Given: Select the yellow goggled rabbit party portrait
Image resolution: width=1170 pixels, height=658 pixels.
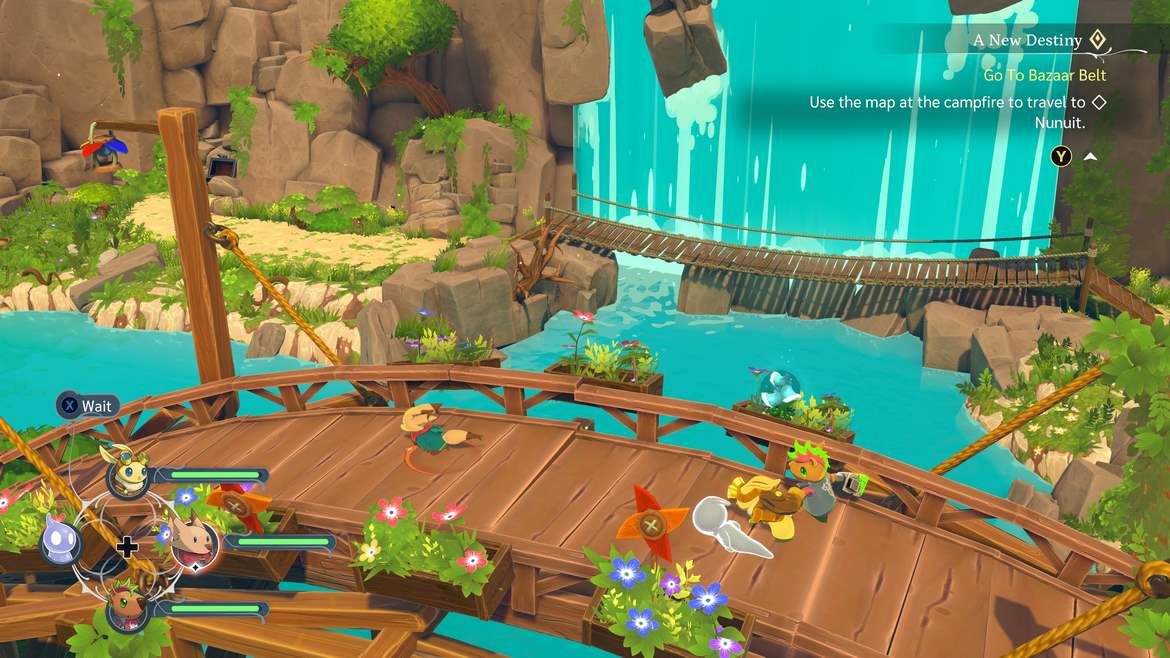Looking at the screenshot, I should tap(127, 472).
